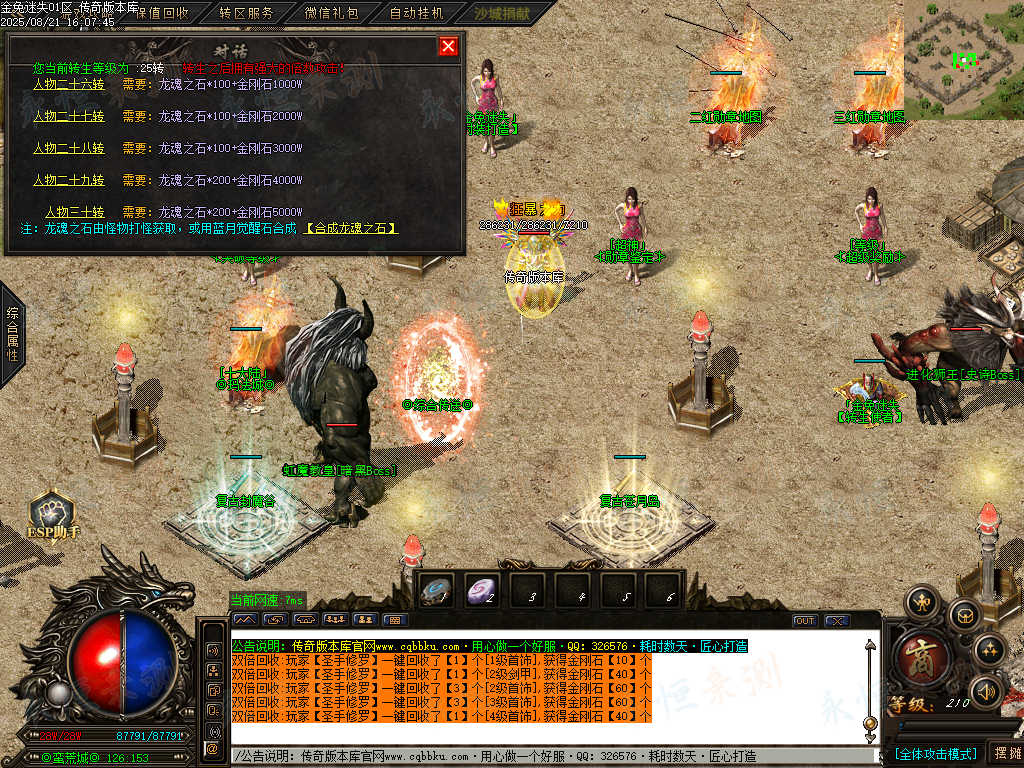The width and height of the screenshot is (1024, 768).
Task: Activate the 自动挂机 auto-play tab
Action: tap(416, 13)
